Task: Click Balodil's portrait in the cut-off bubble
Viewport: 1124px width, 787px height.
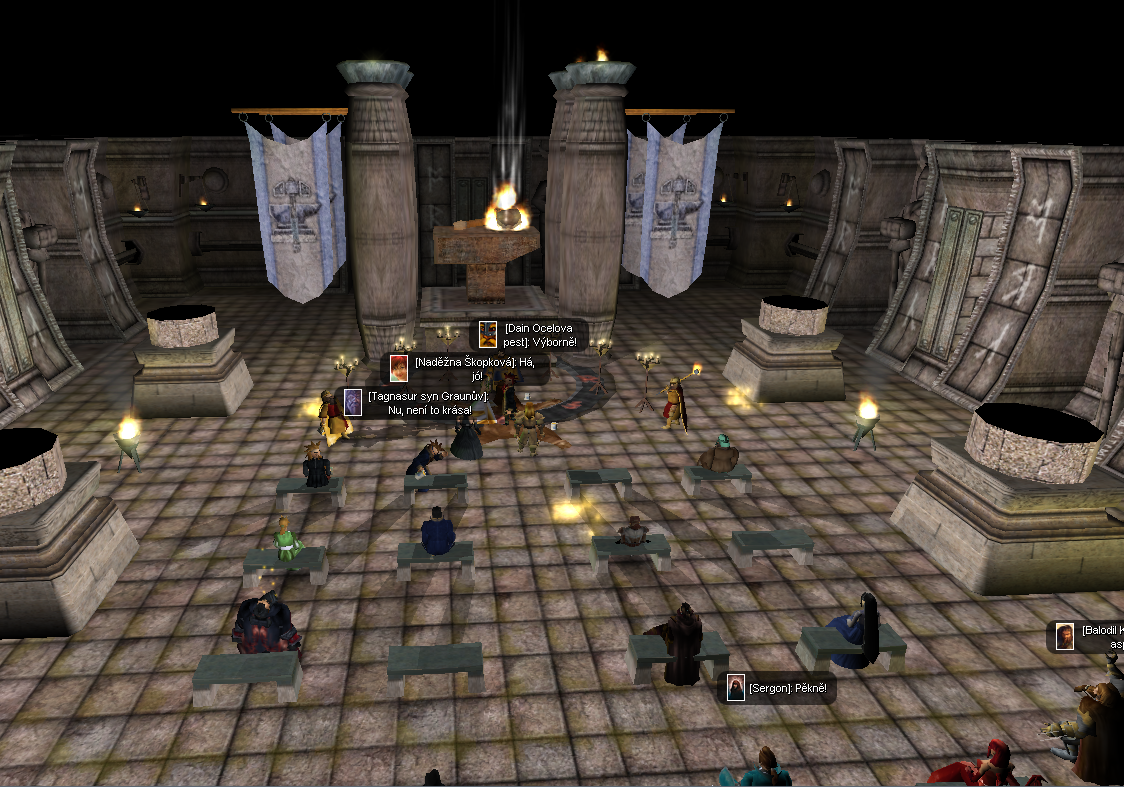Action: (x=1065, y=637)
